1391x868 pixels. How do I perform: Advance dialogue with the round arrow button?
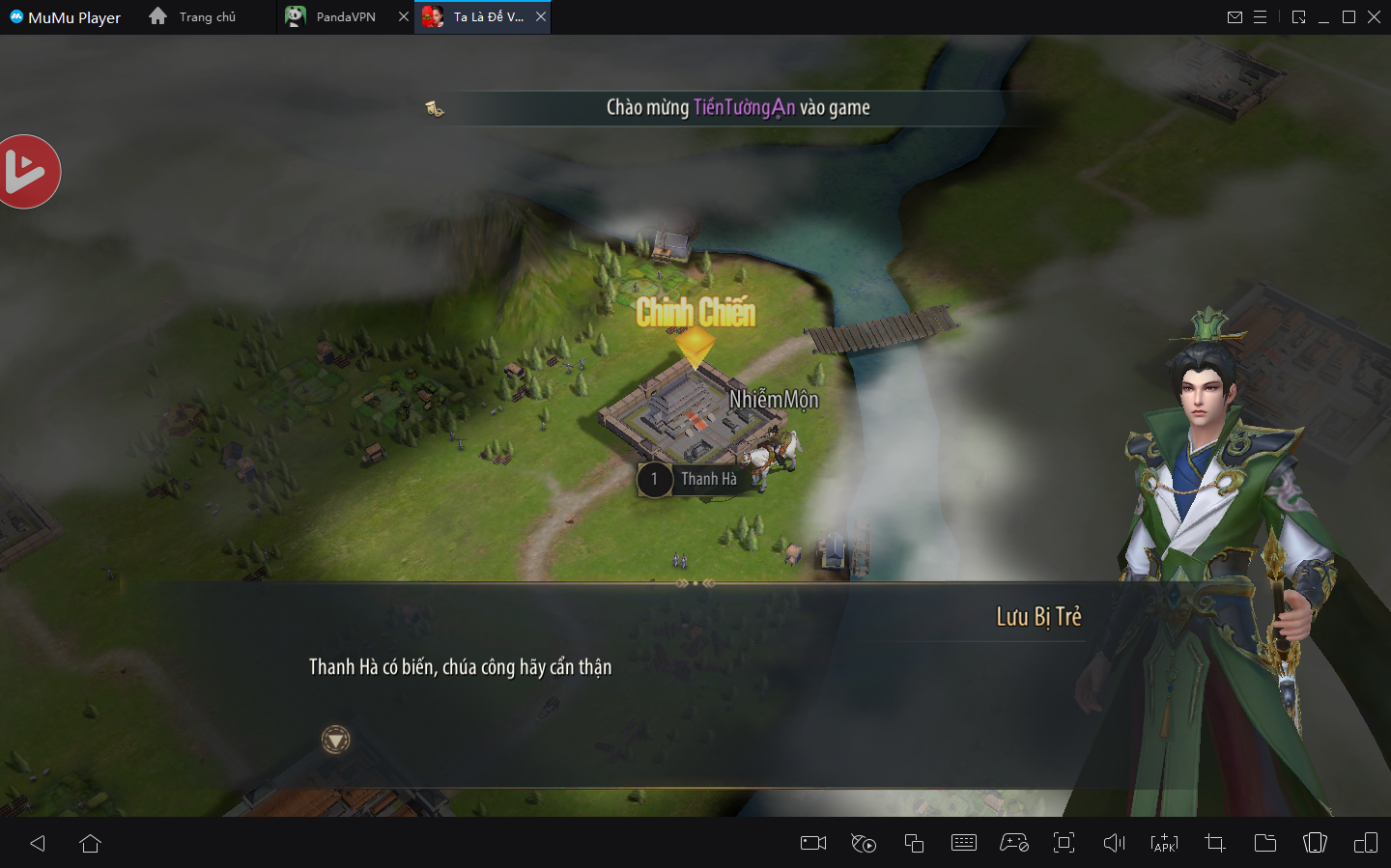335,741
